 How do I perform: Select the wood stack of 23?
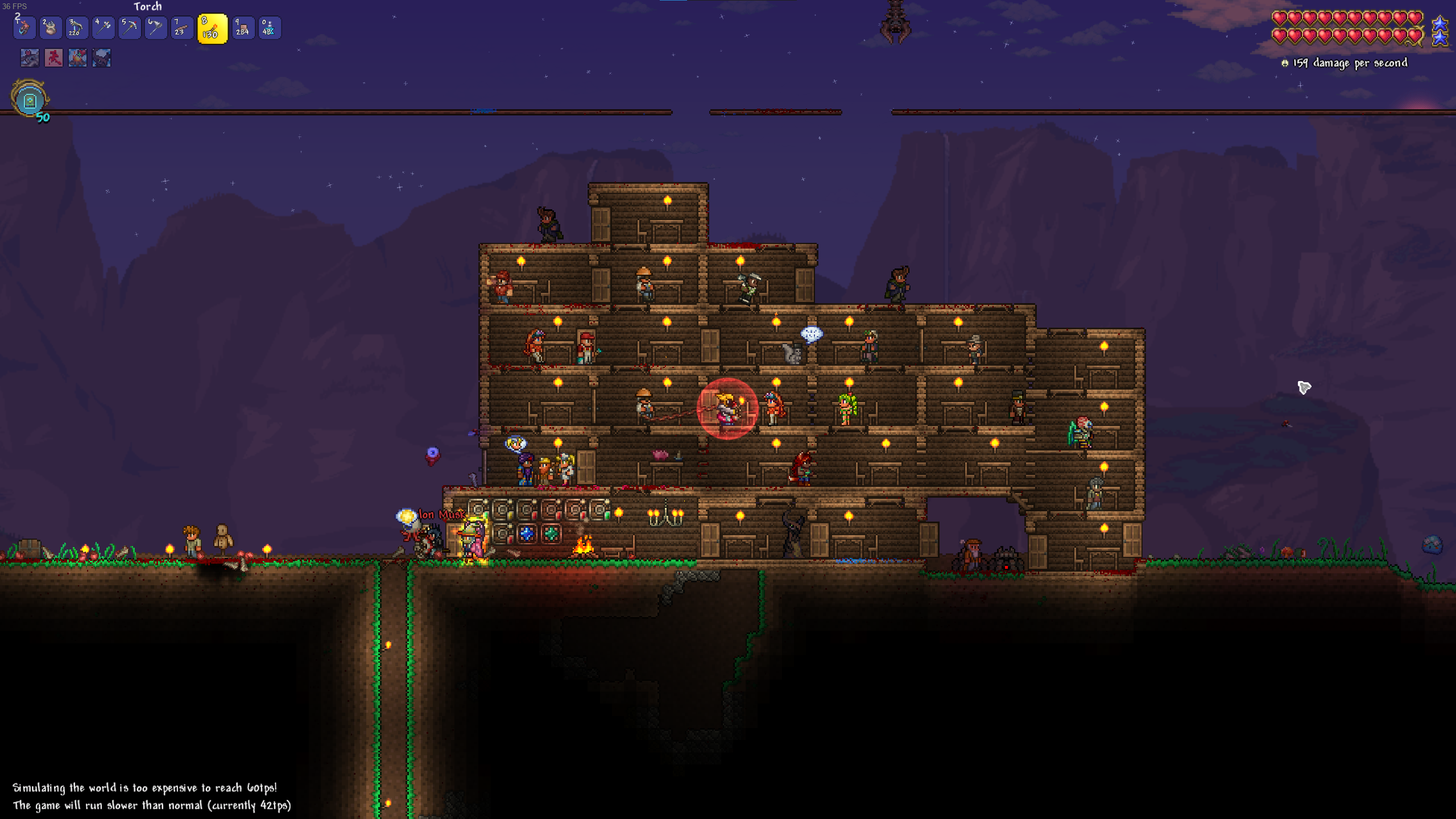pyautogui.click(x=181, y=28)
